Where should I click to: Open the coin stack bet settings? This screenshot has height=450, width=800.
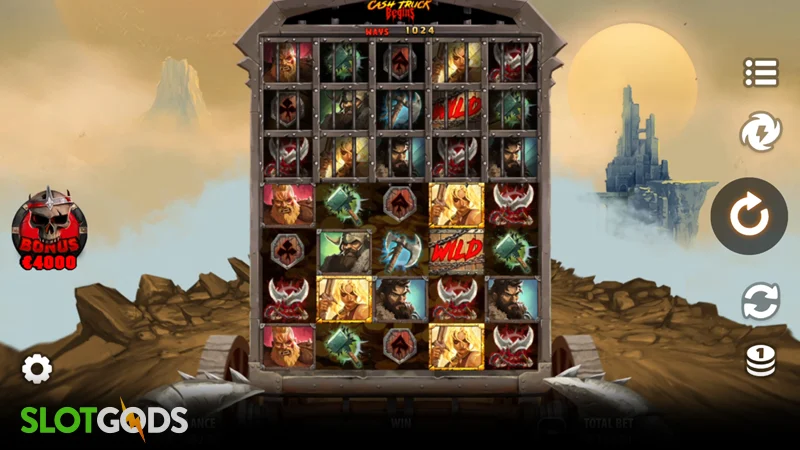(x=760, y=361)
